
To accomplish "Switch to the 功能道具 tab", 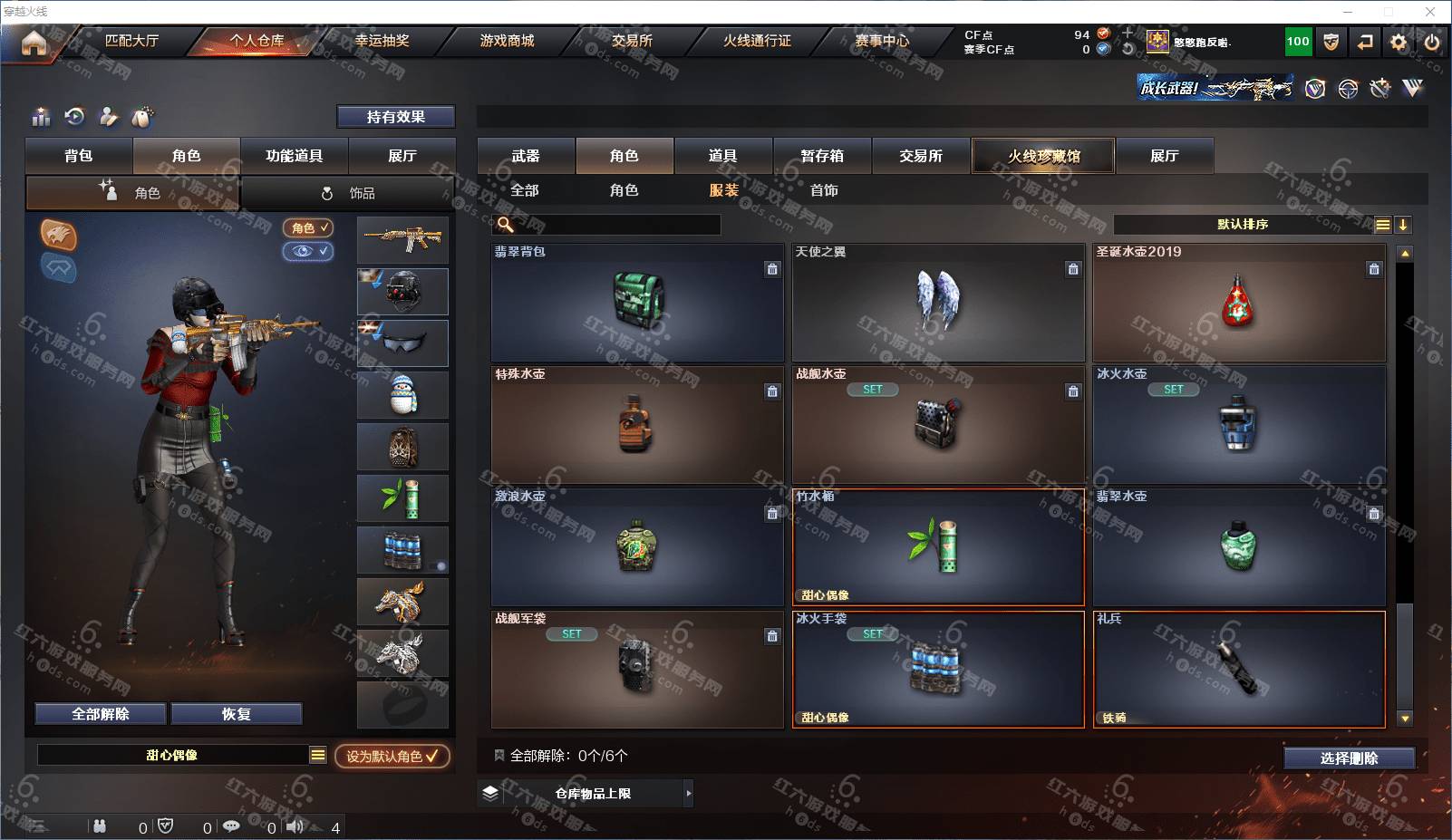I will 294,156.
